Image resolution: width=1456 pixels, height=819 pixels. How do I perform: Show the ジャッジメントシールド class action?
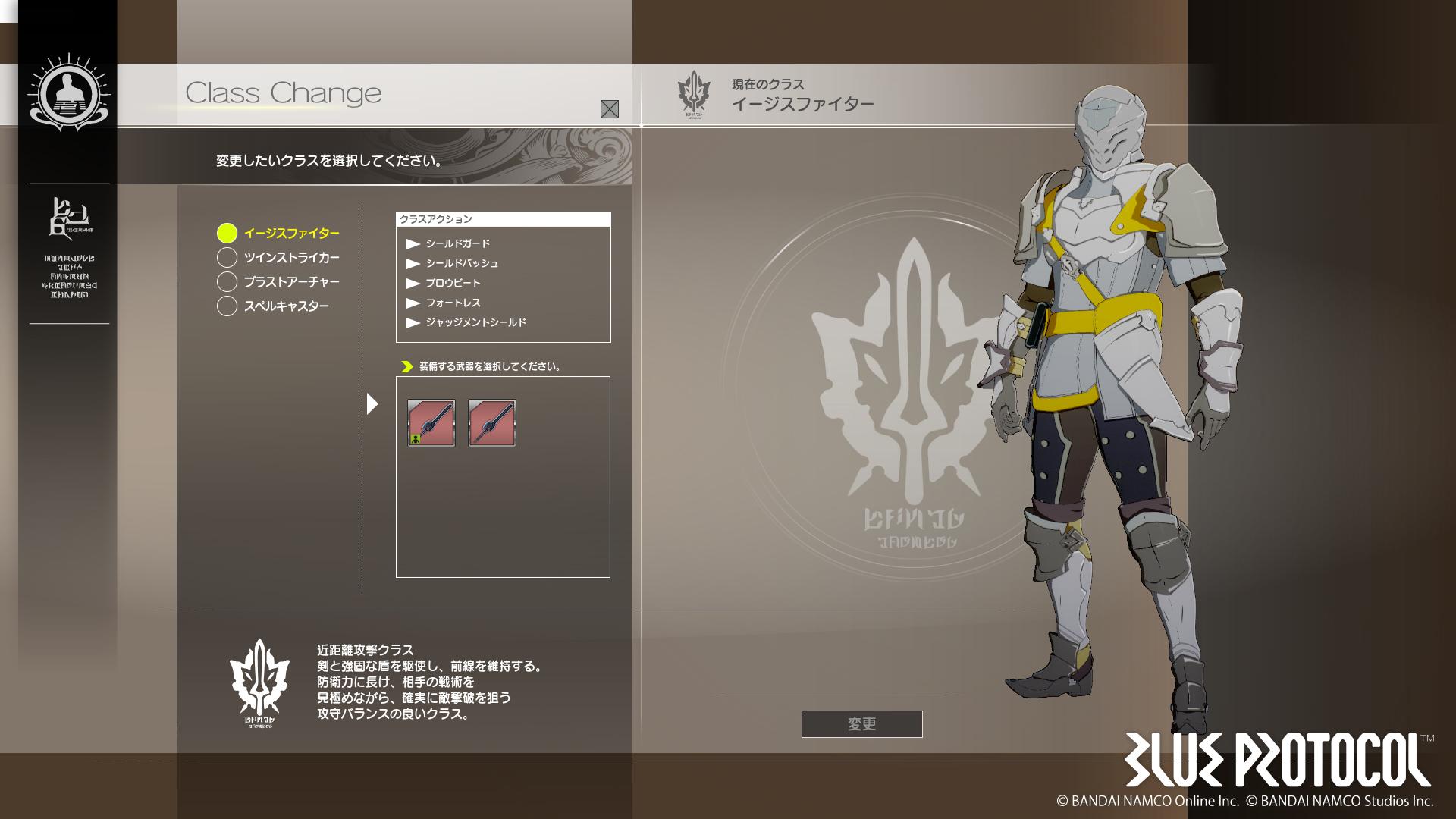[475, 322]
